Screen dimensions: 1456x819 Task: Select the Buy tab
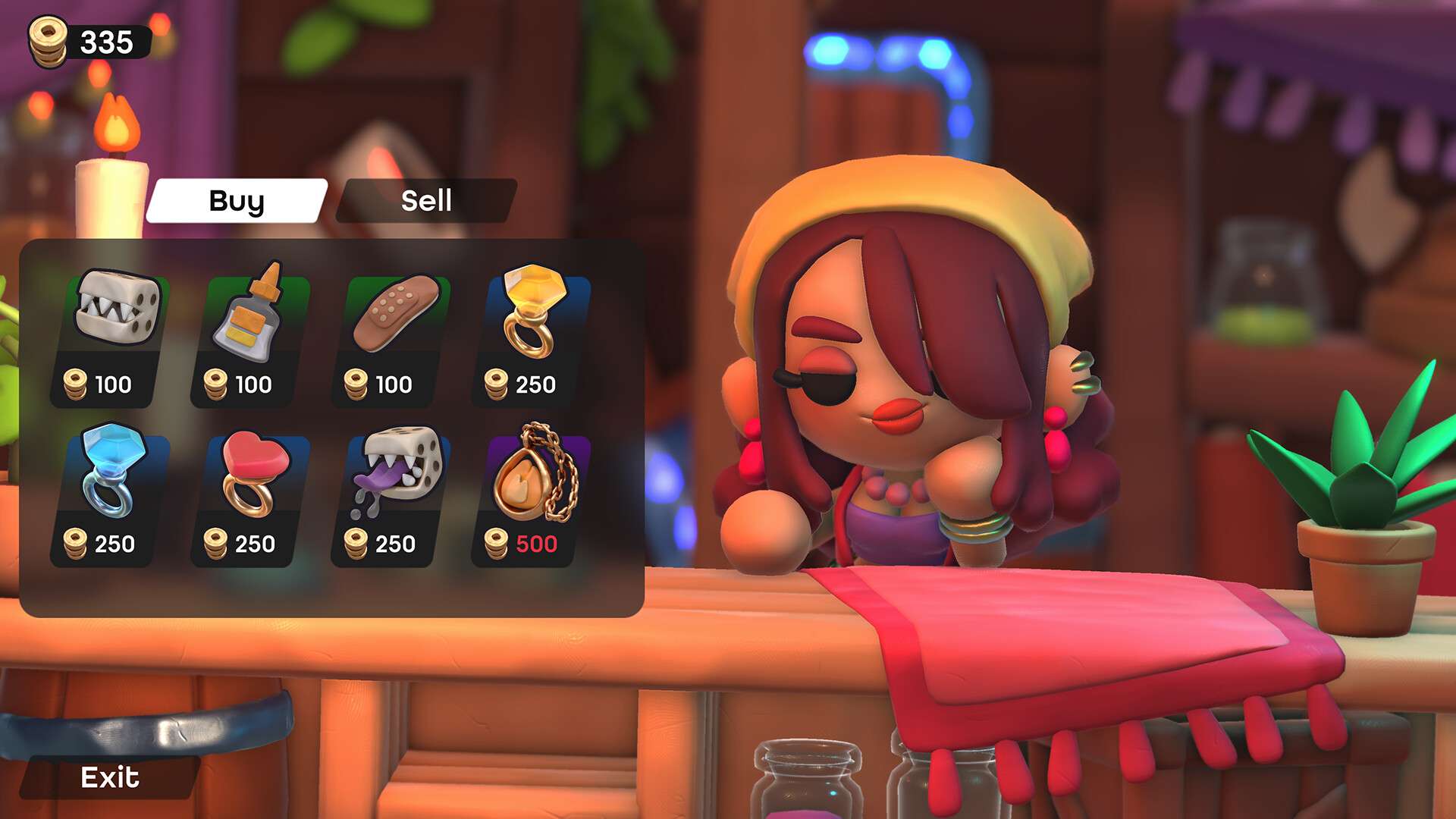tap(237, 201)
